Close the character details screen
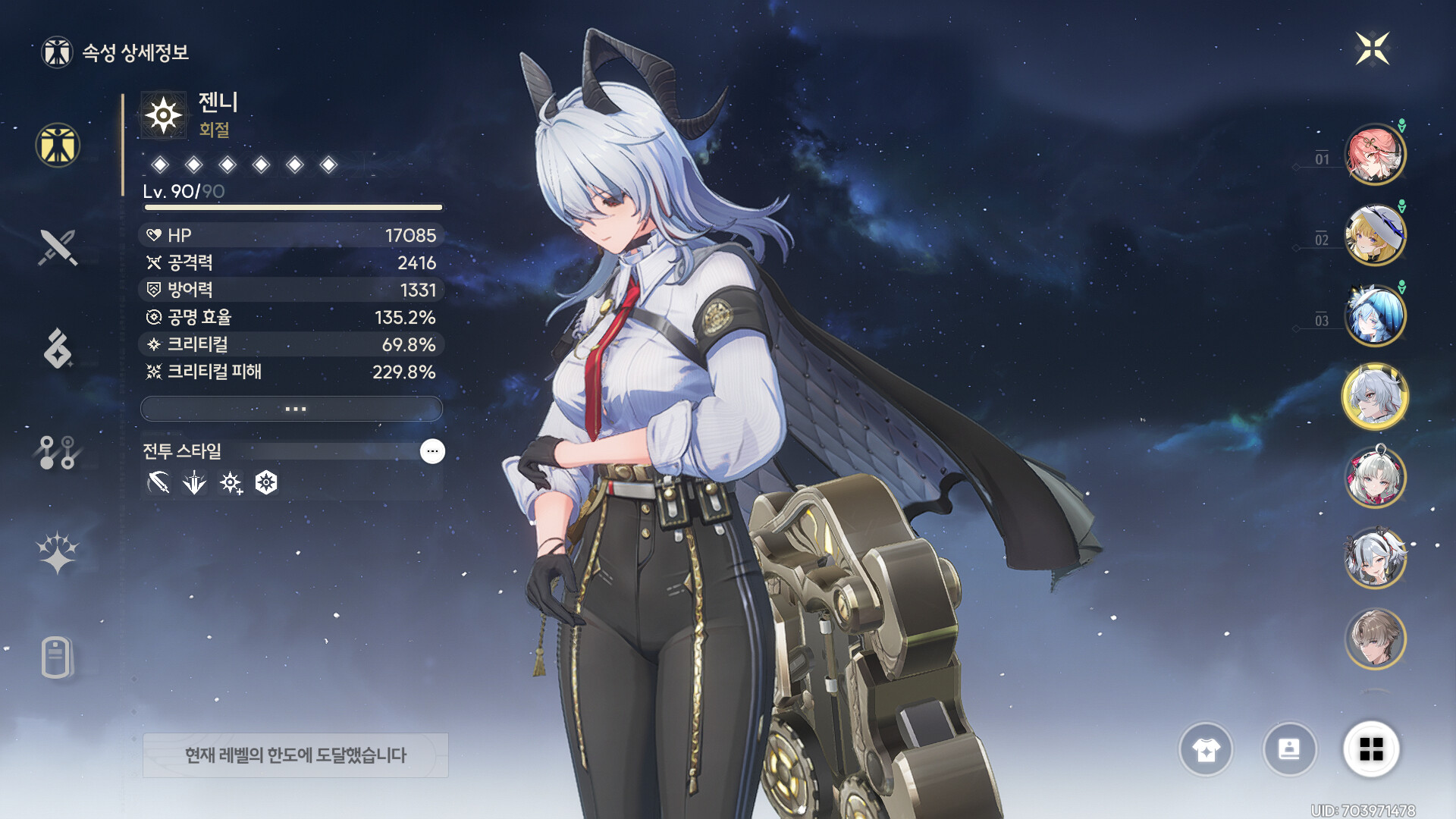Viewport: 1456px width, 819px height. pos(1373,49)
